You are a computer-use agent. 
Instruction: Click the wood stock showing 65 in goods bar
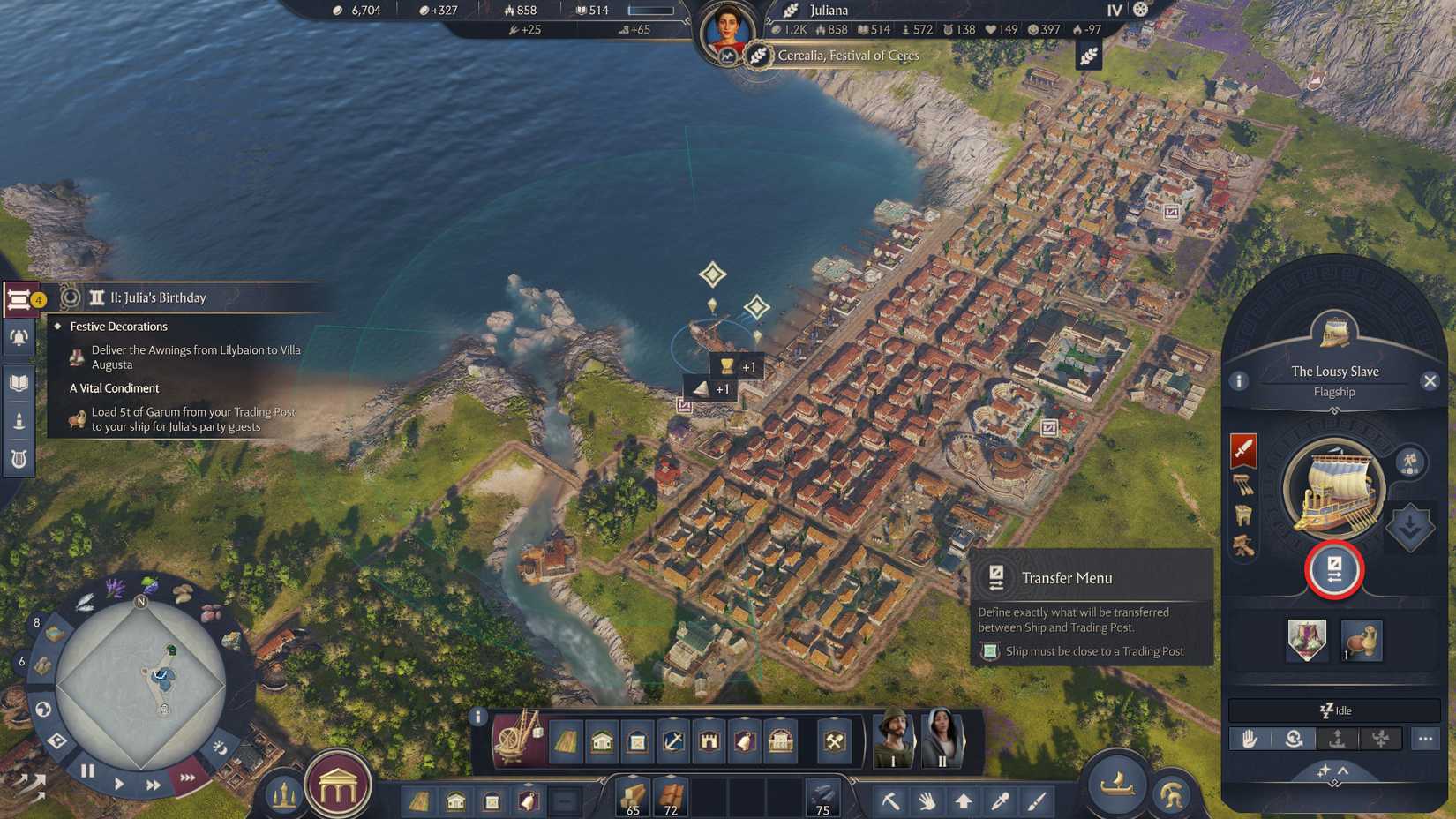click(x=631, y=794)
